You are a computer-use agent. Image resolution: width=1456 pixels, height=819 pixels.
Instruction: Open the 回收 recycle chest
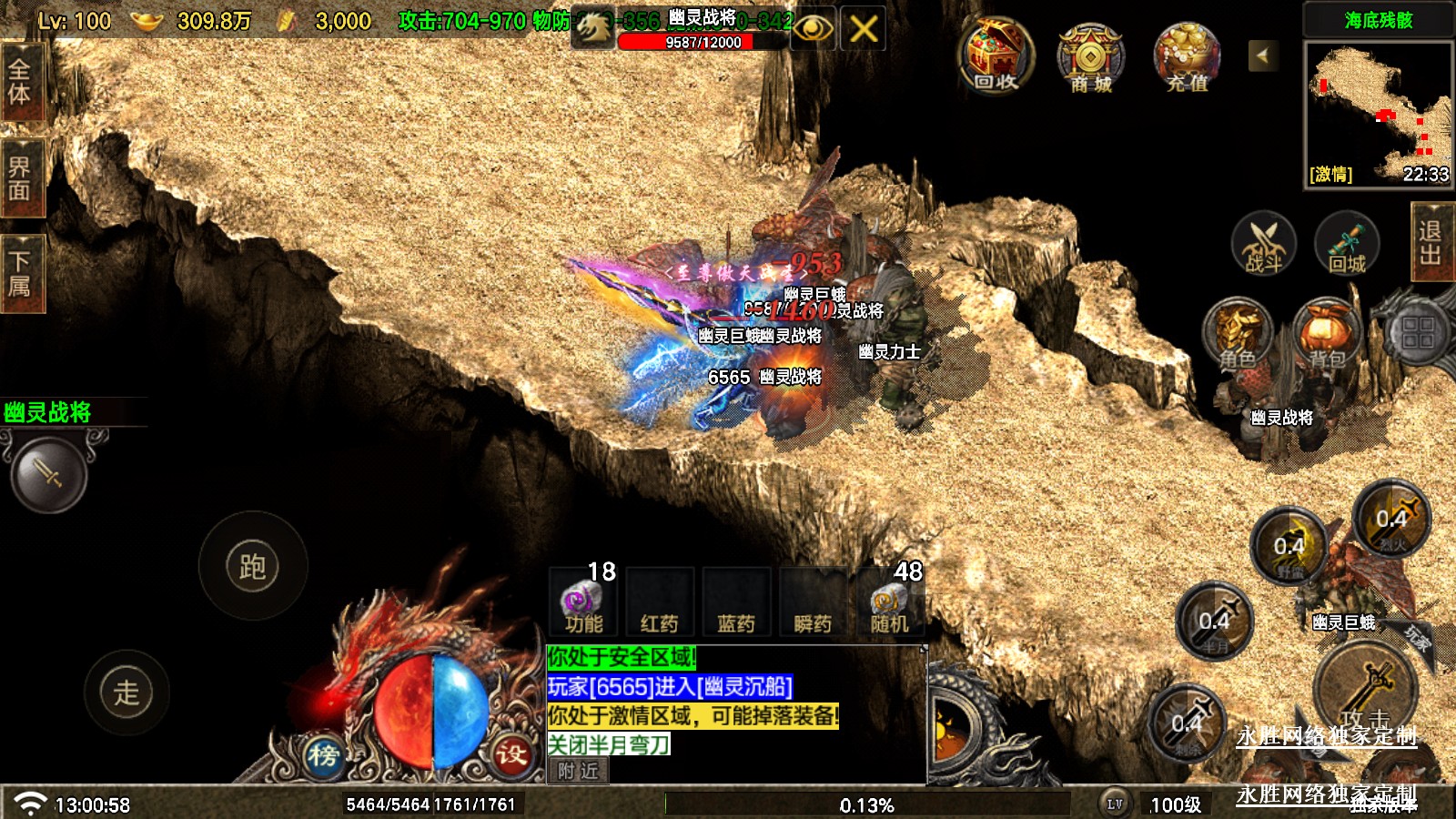995,56
